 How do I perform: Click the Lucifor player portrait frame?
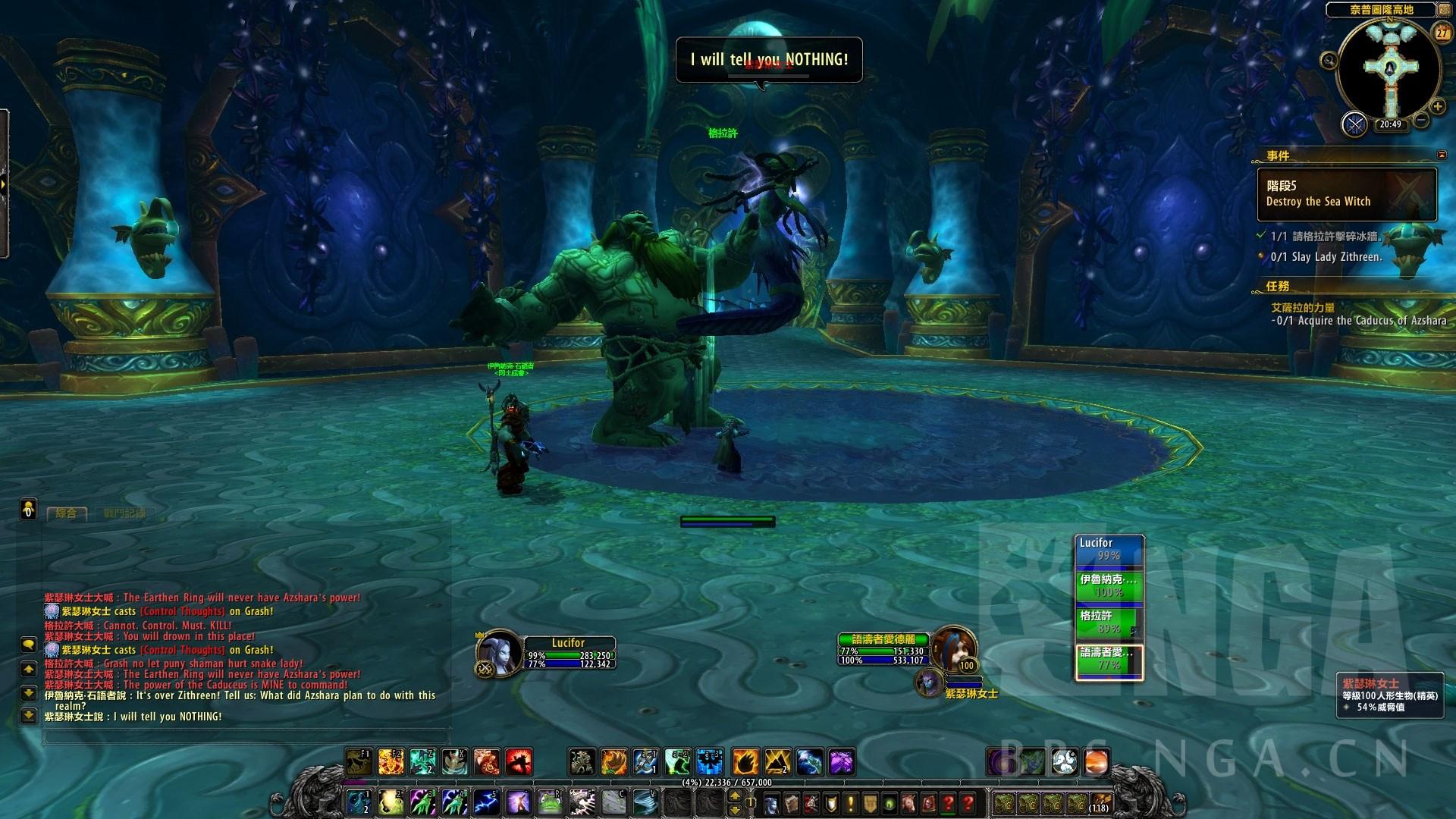(x=499, y=652)
